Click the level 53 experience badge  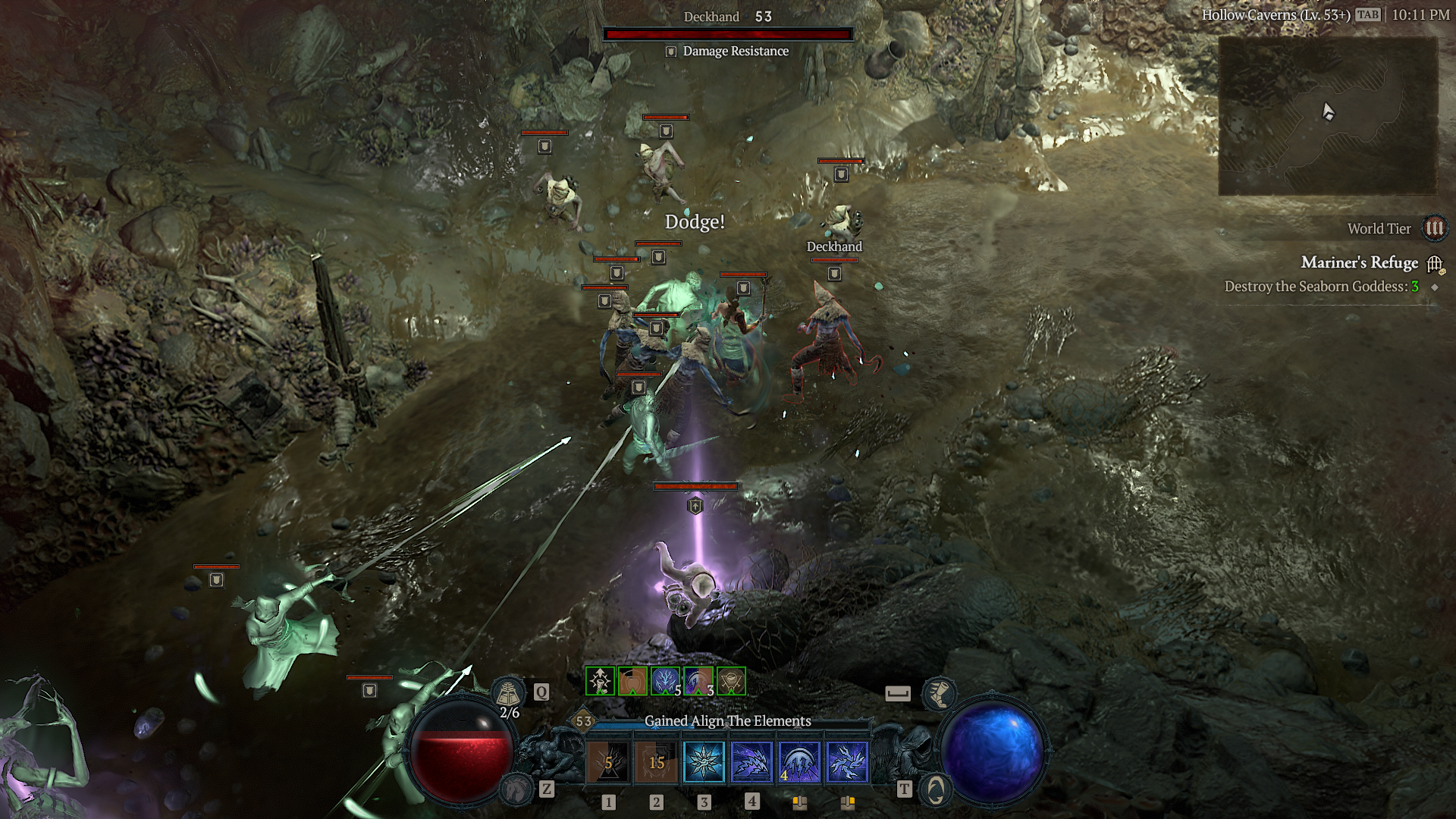583,721
